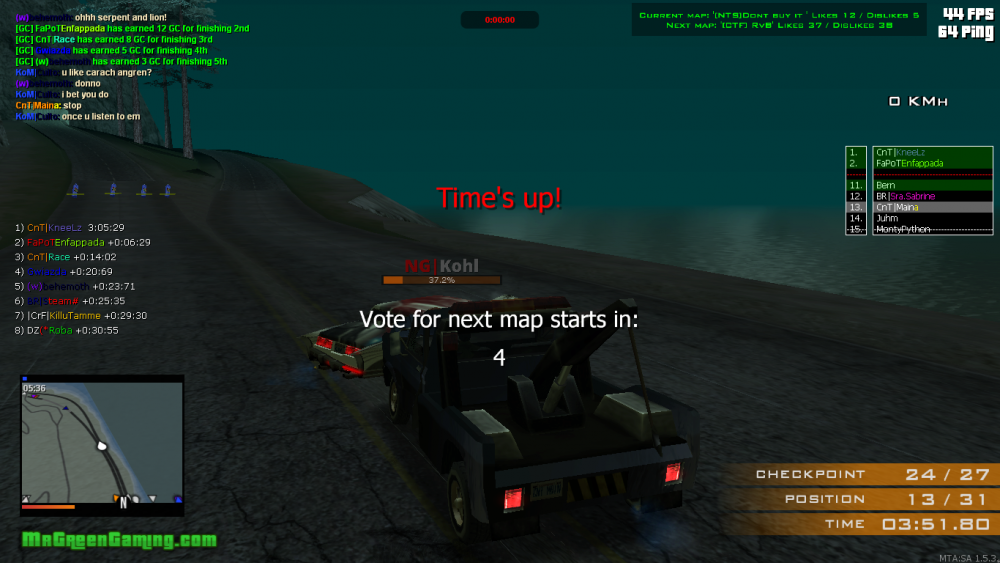This screenshot has width=1000, height=563.
Task: Select Gwiazda's +0:20:69 finish result
Action: coord(63,272)
